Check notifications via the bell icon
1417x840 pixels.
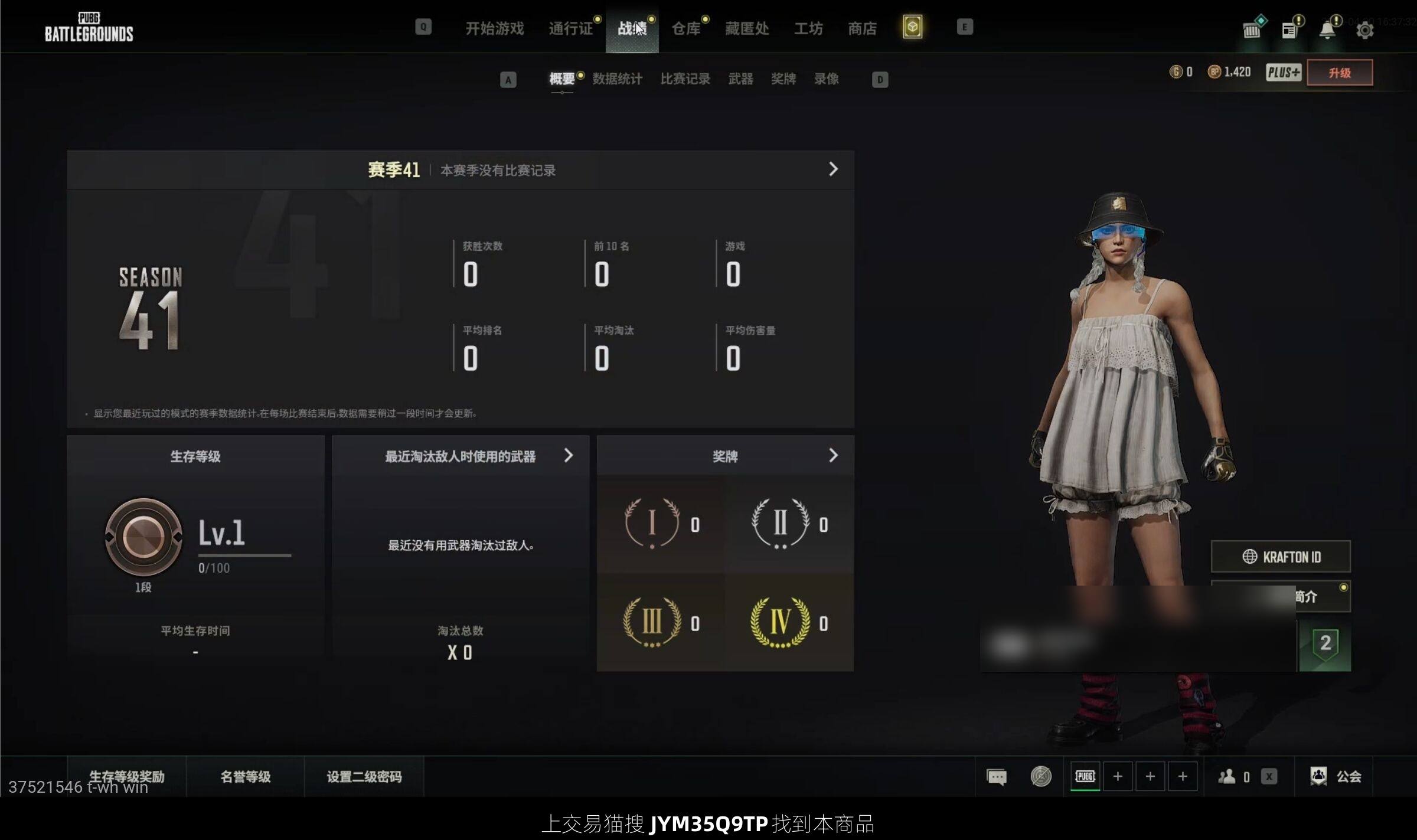click(x=1327, y=30)
